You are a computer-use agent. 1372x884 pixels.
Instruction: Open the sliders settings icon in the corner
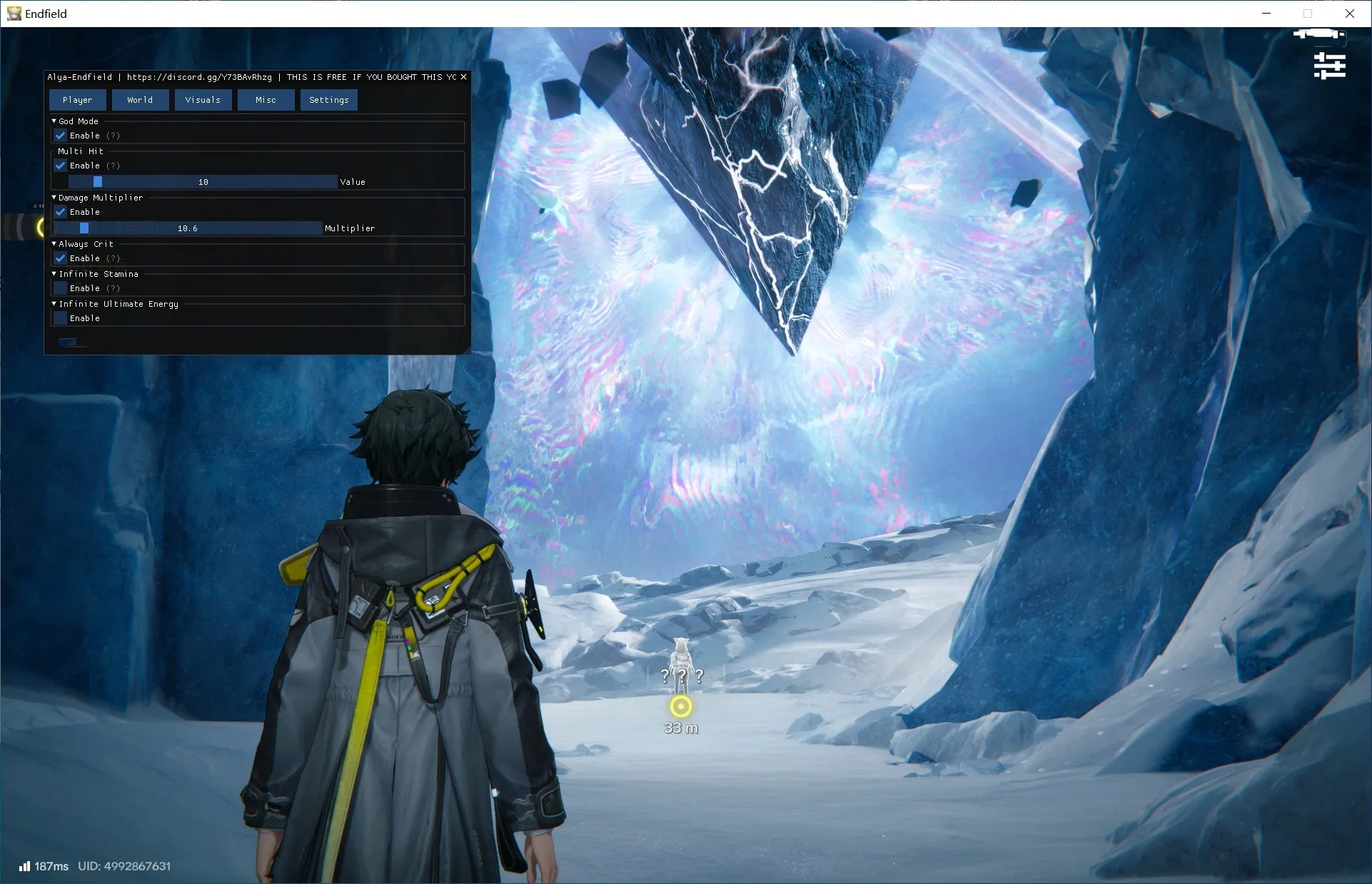coord(1329,66)
